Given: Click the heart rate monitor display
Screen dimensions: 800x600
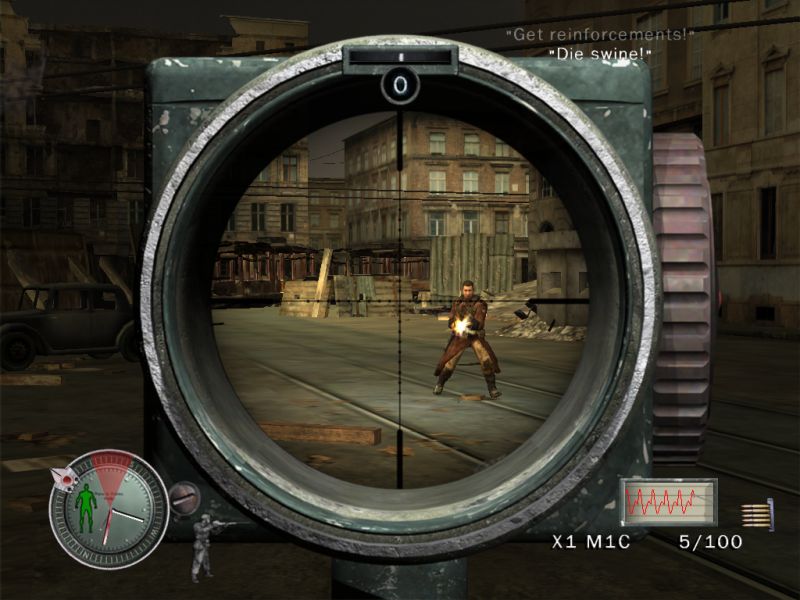Looking at the screenshot, I should click(x=667, y=502).
